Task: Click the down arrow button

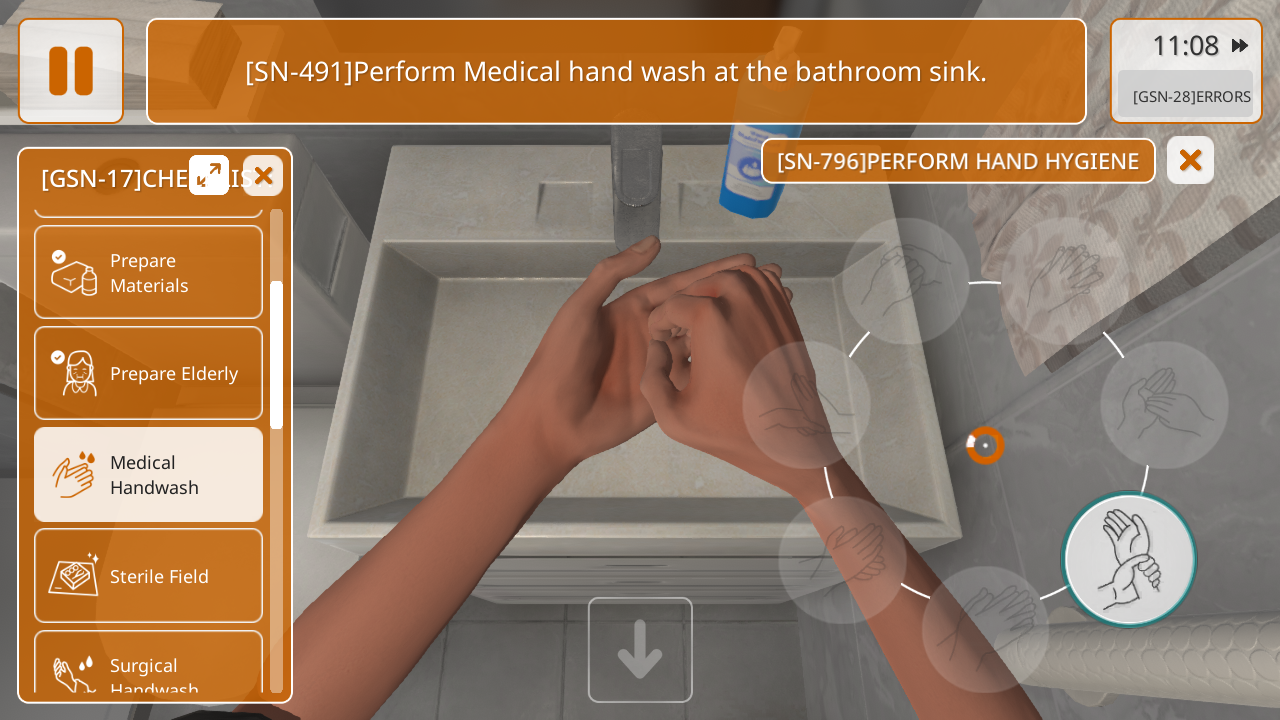Action: point(640,650)
